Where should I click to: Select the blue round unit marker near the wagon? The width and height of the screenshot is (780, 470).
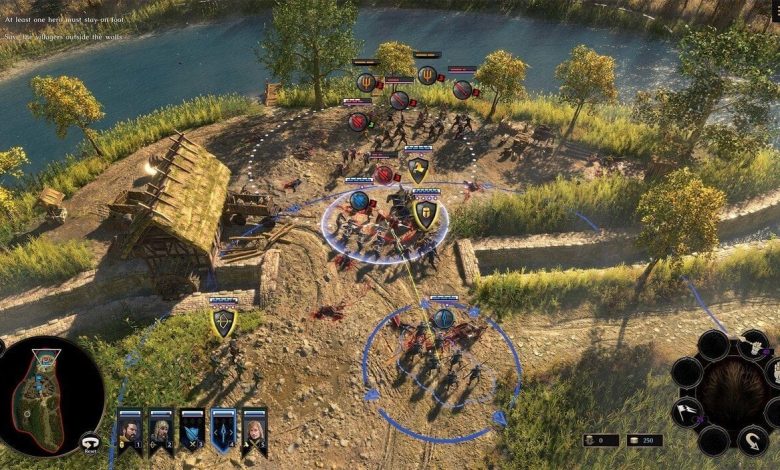point(359,200)
